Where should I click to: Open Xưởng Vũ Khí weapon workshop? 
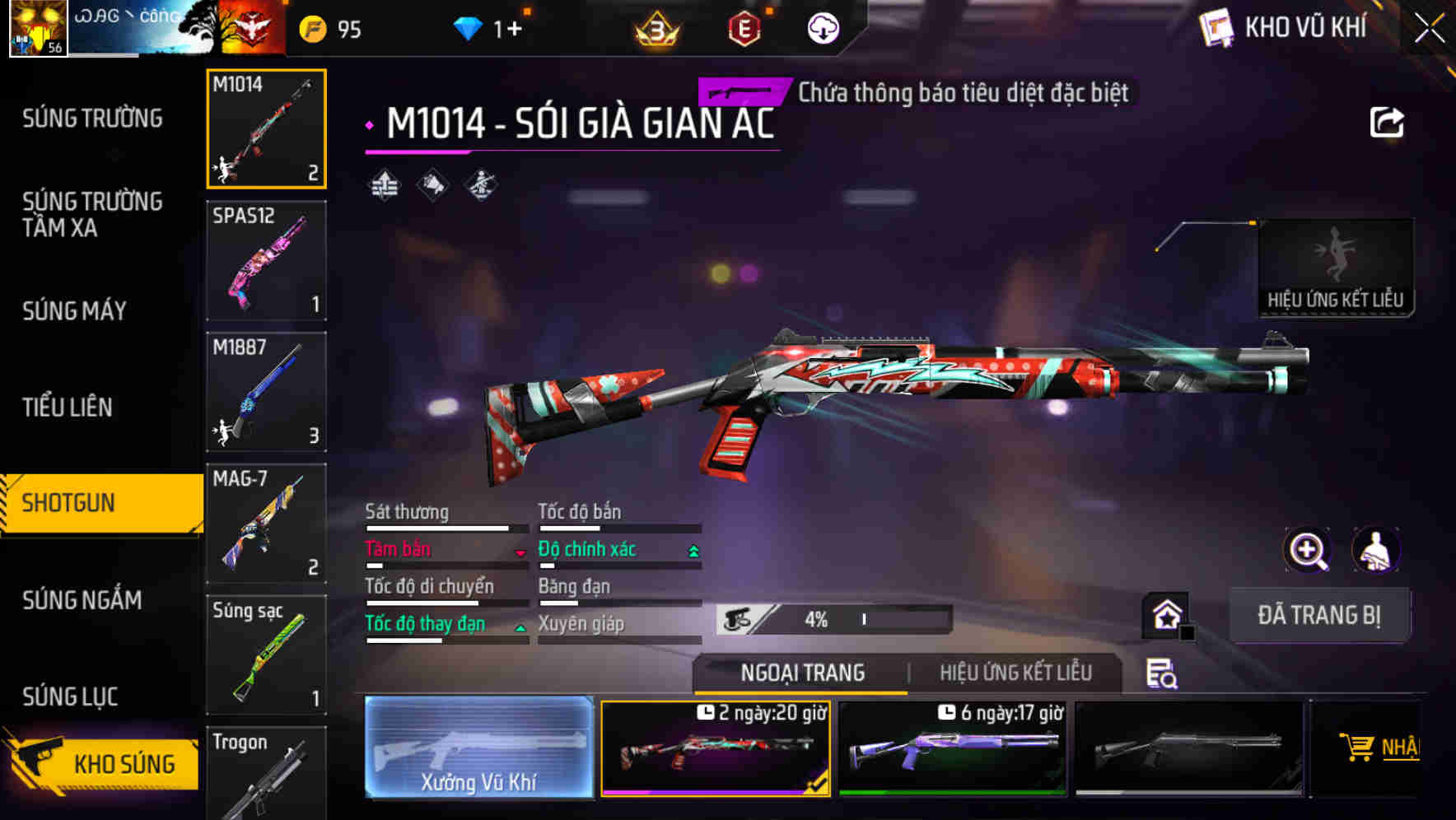click(478, 749)
